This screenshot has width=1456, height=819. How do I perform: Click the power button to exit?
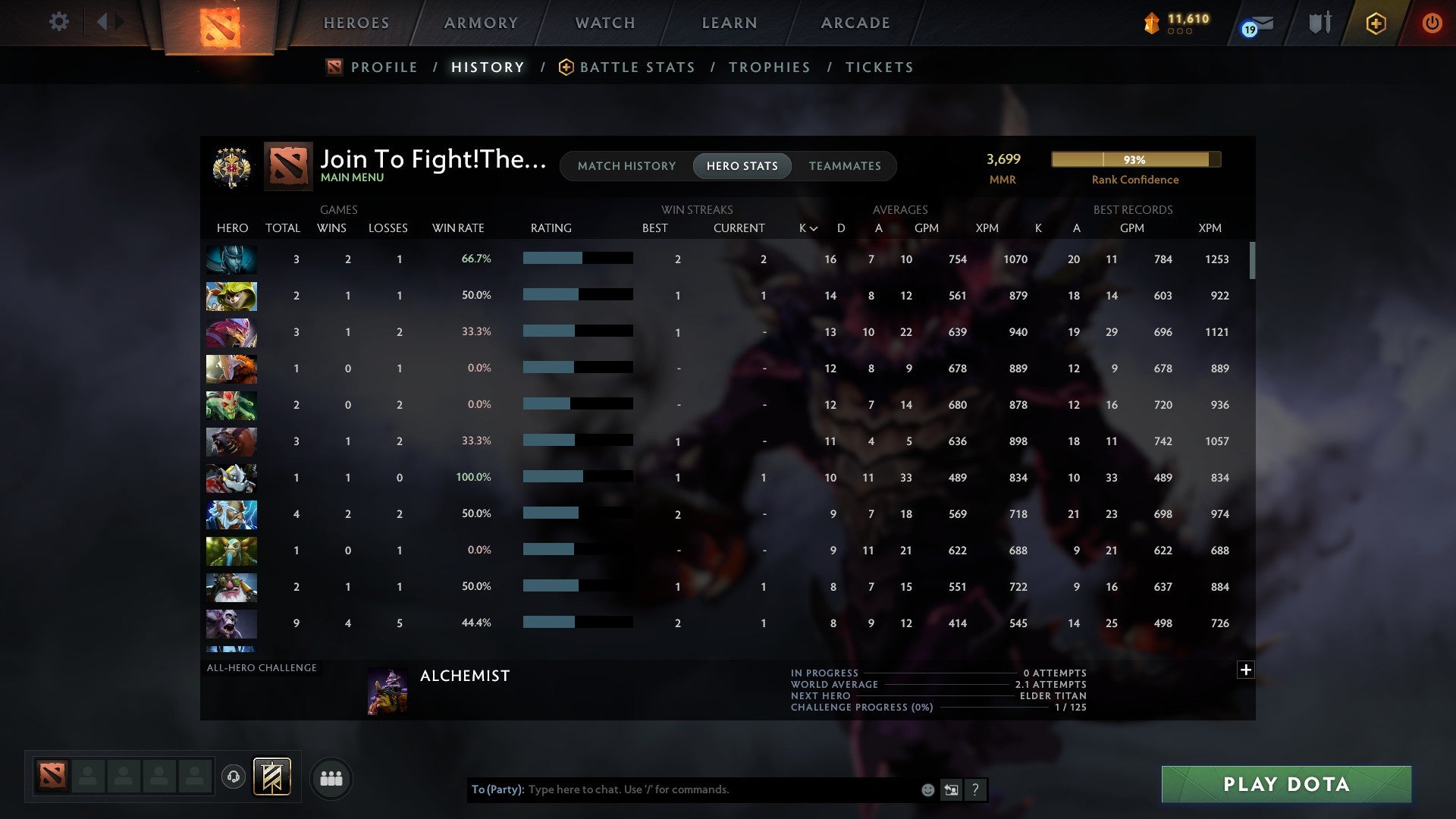click(x=1432, y=23)
